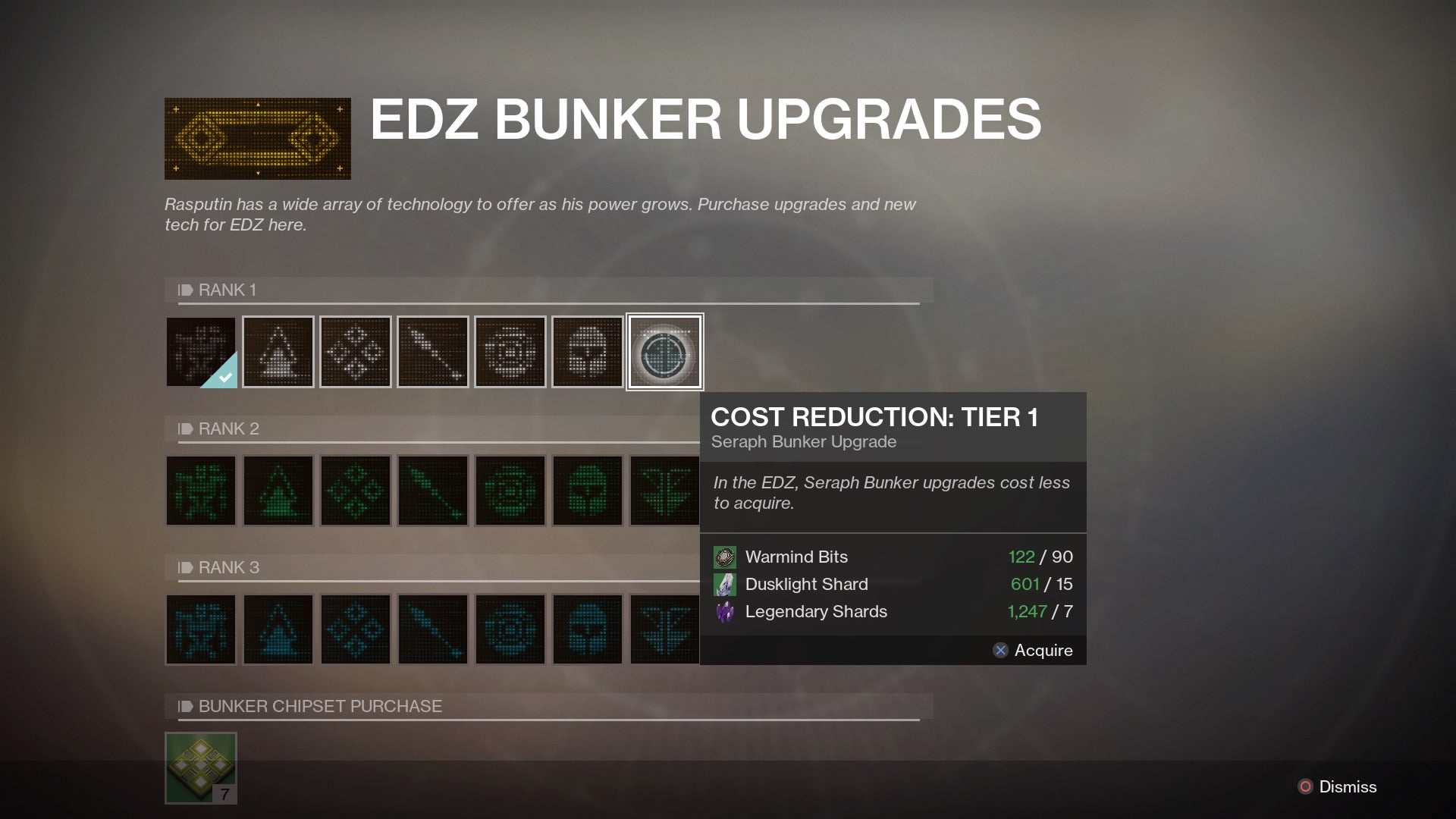This screenshot has width=1456, height=819.
Task: Click the Warmind Bits currency icon
Action: pyautogui.click(x=726, y=557)
